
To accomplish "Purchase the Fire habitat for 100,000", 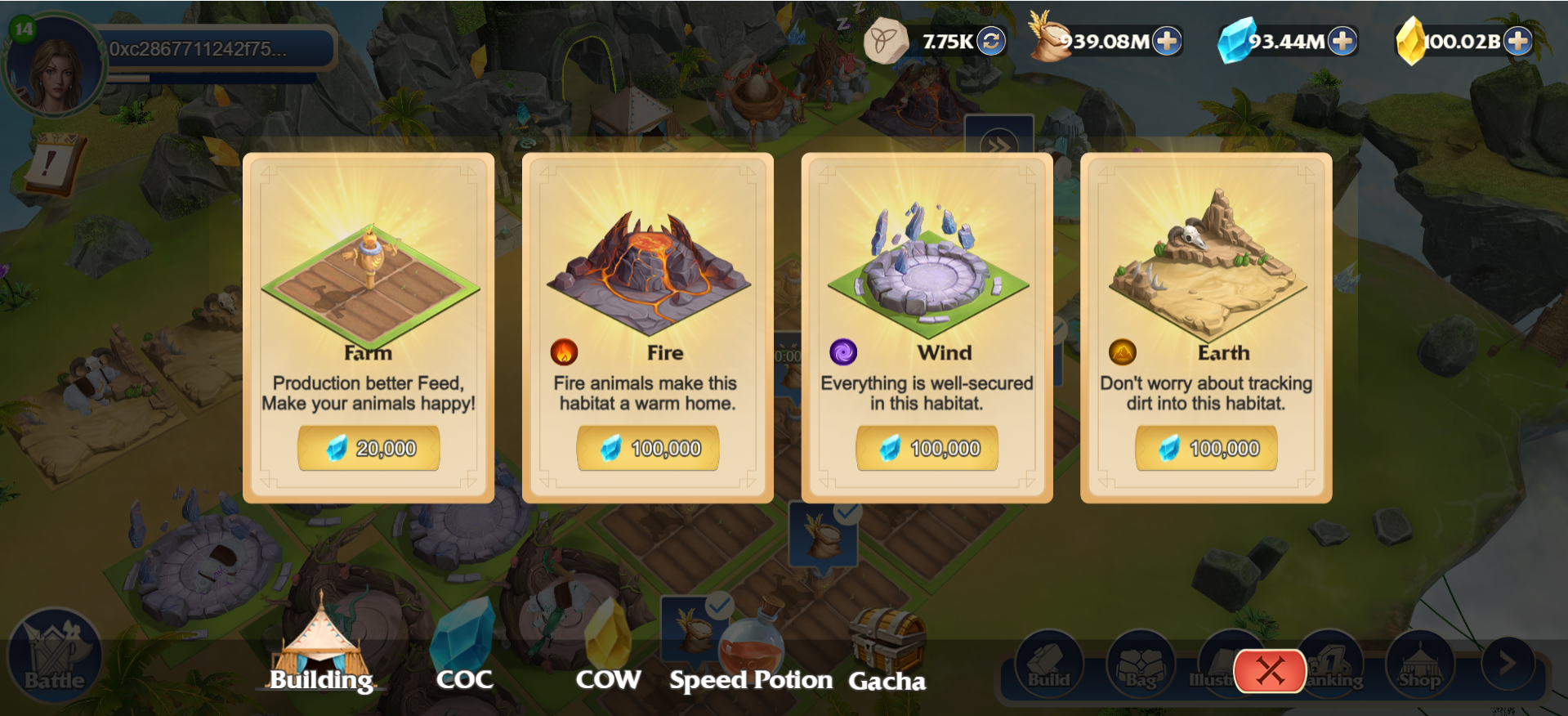I will pyautogui.click(x=648, y=448).
